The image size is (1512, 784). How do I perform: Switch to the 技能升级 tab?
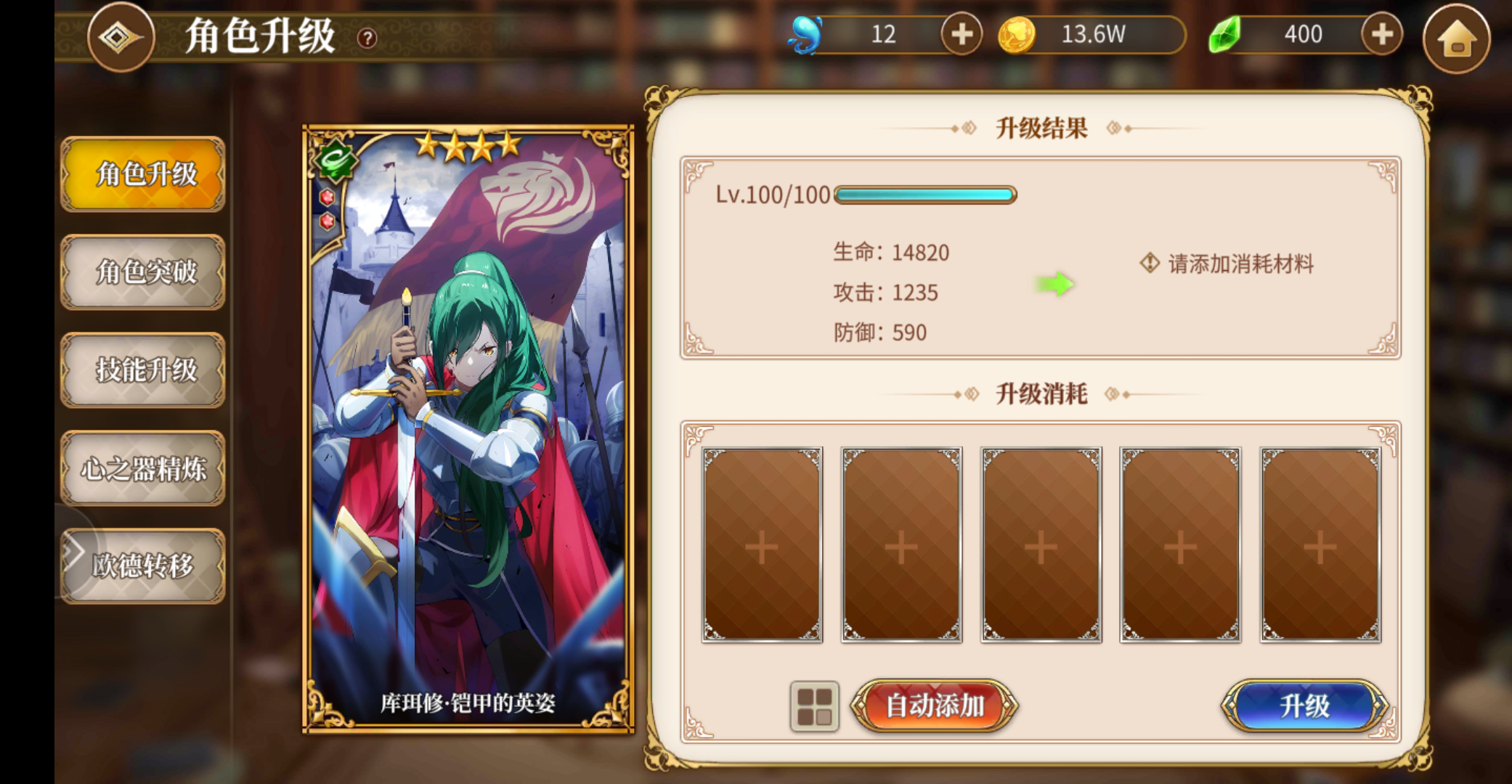pos(143,371)
